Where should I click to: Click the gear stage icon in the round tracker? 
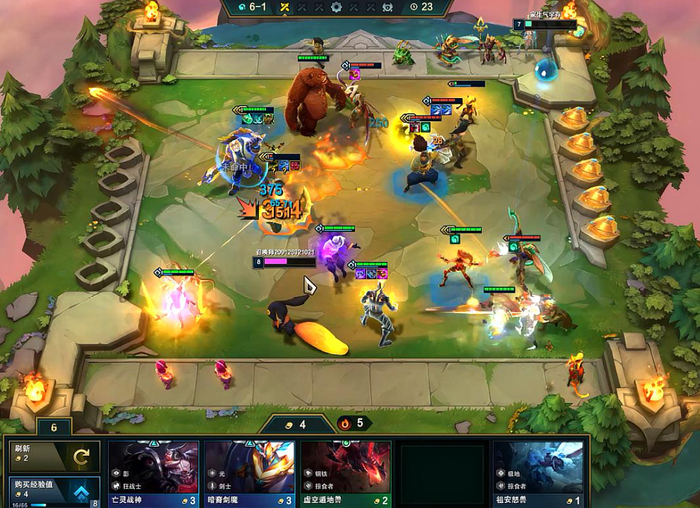click(335, 7)
